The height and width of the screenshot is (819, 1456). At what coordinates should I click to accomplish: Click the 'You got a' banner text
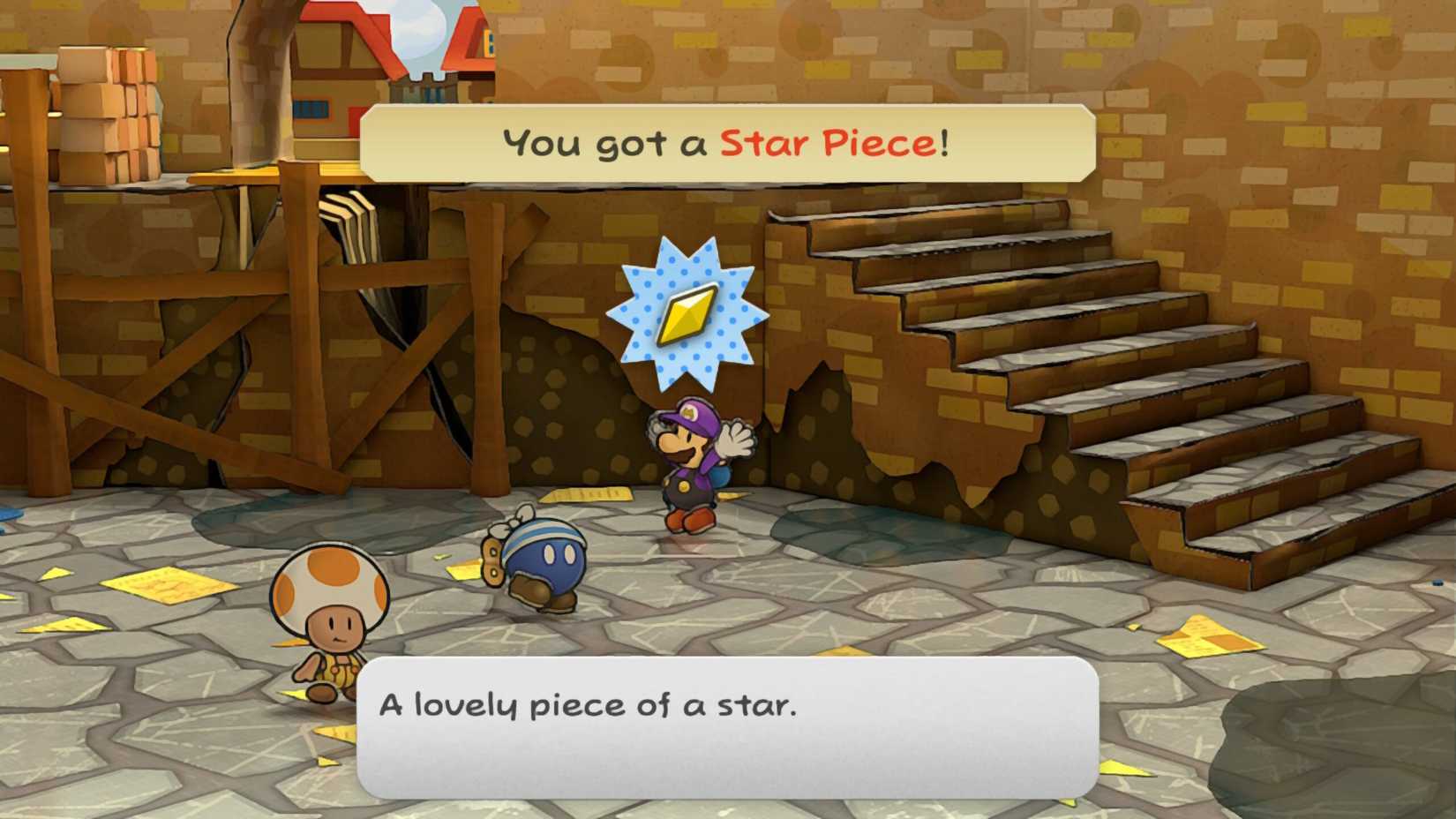tap(607, 141)
